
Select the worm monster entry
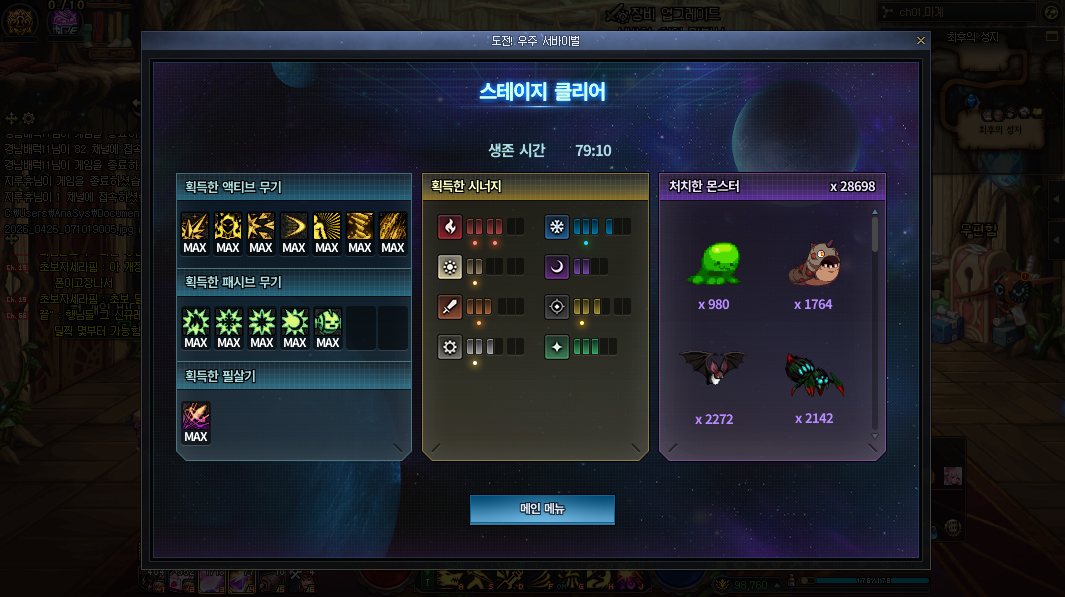click(813, 265)
